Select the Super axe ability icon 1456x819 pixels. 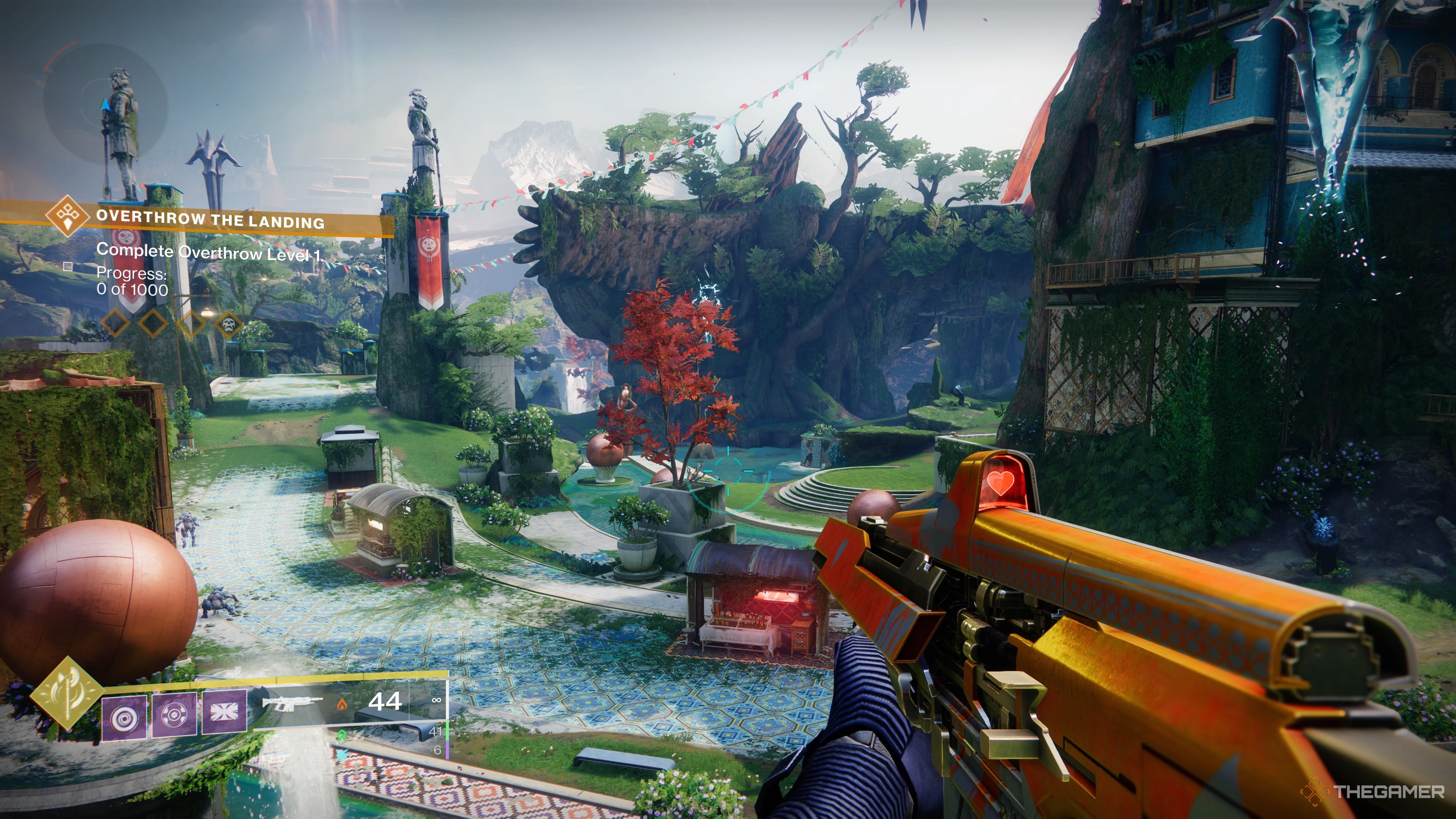(x=69, y=697)
